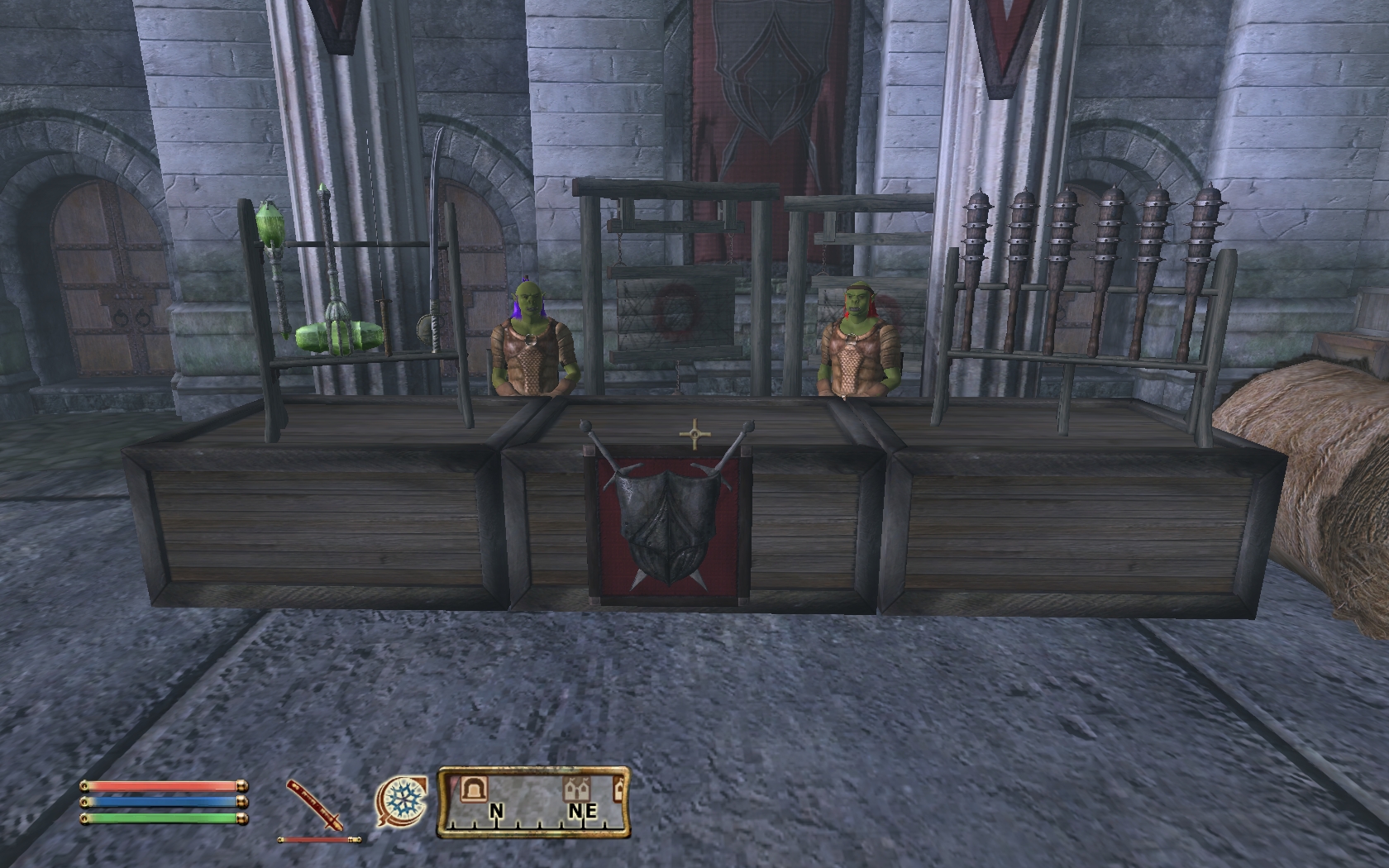Click the equipped sword weapon icon
Viewport: 1389px width, 868px height.
[315, 805]
